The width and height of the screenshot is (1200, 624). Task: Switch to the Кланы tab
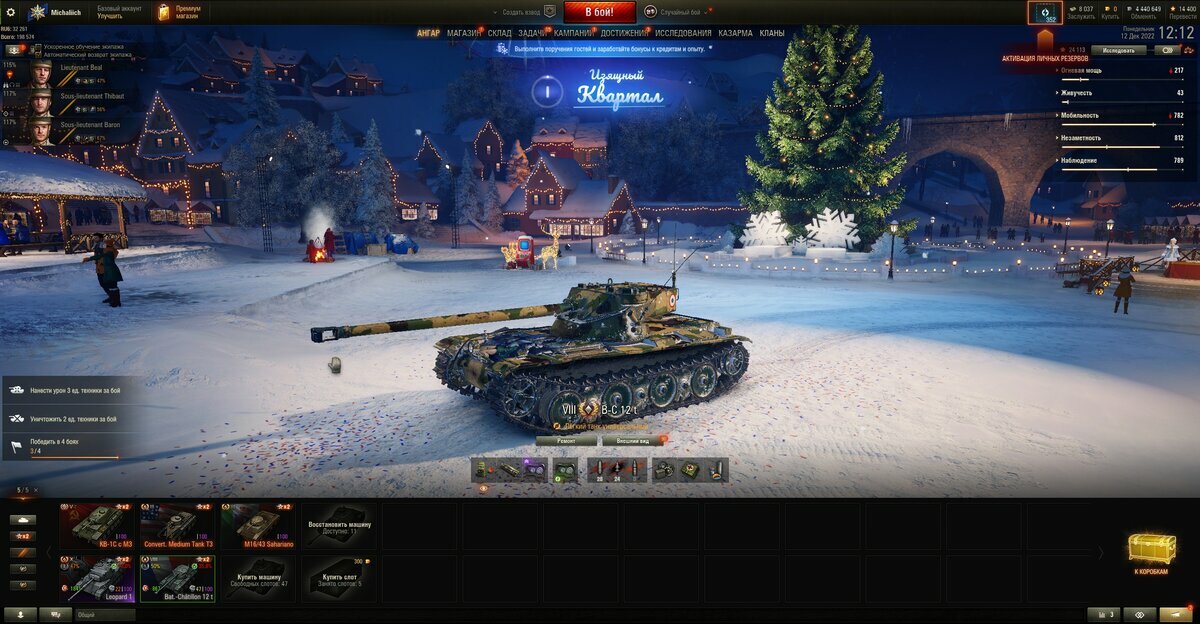click(x=771, y=33)
